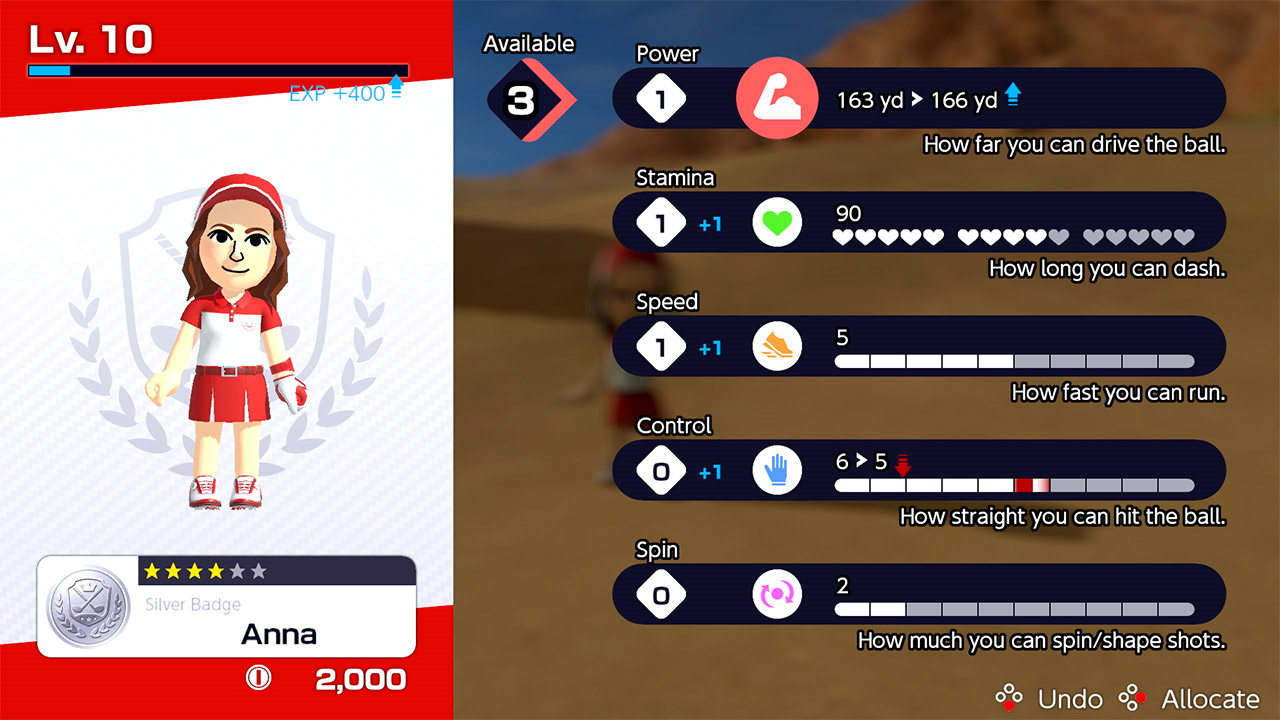Select the Speed shoe icon

coord(777,346)
